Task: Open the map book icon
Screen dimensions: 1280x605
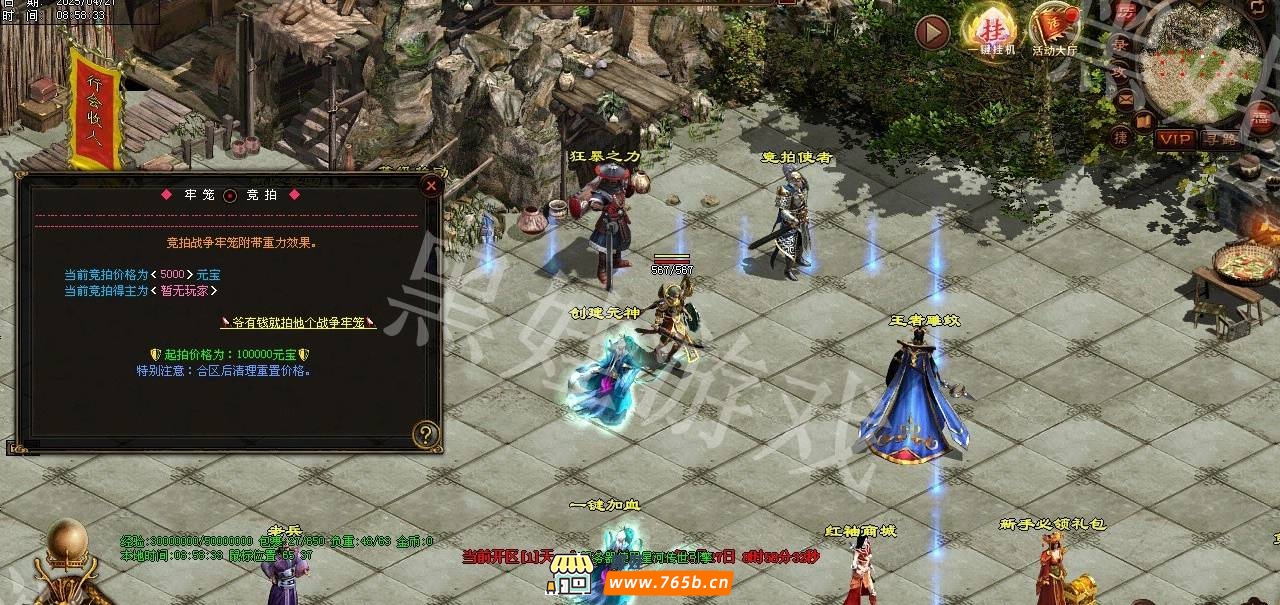Action: click(x=1144, y=121)
